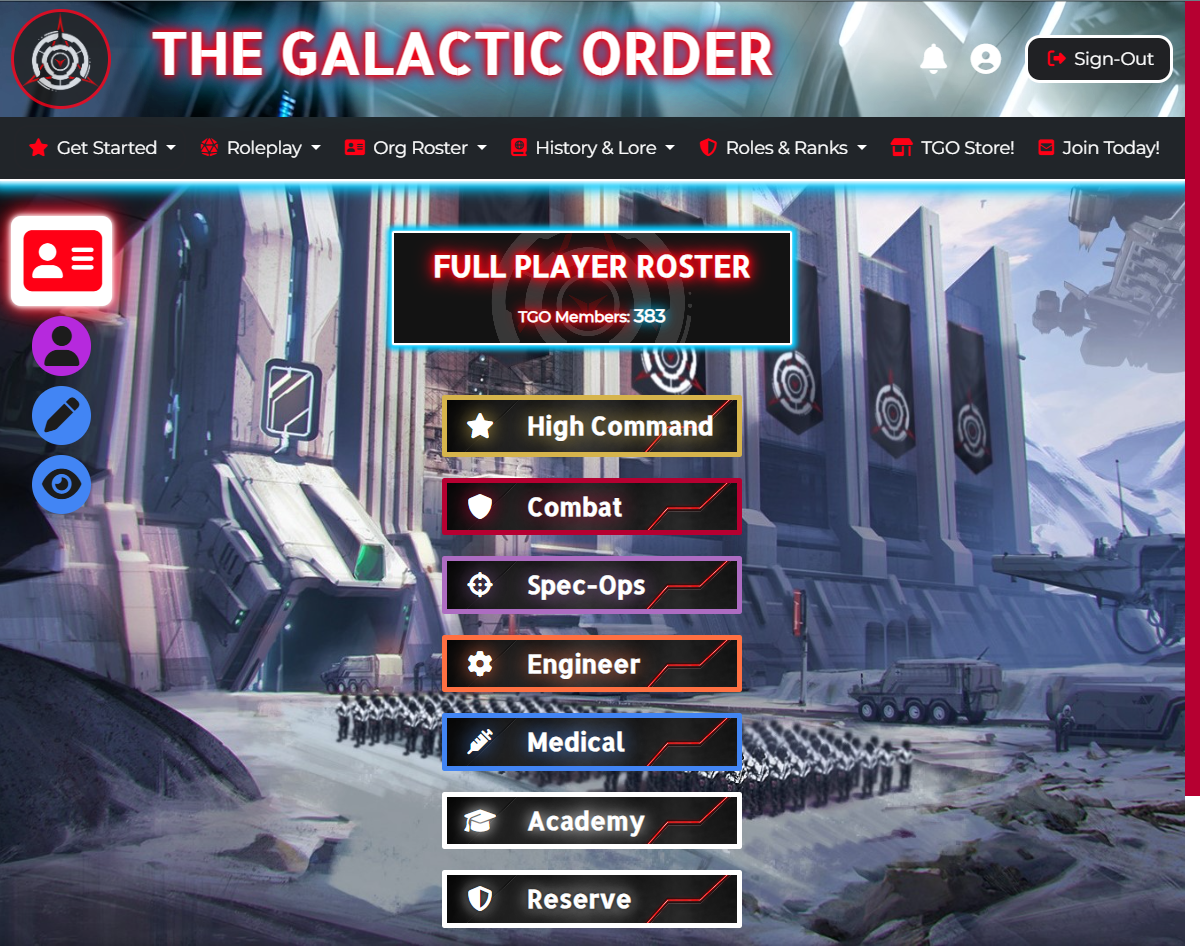View the Medical division roster
The height and width of the screenshot is (946, 1200).
pos(591,743)
